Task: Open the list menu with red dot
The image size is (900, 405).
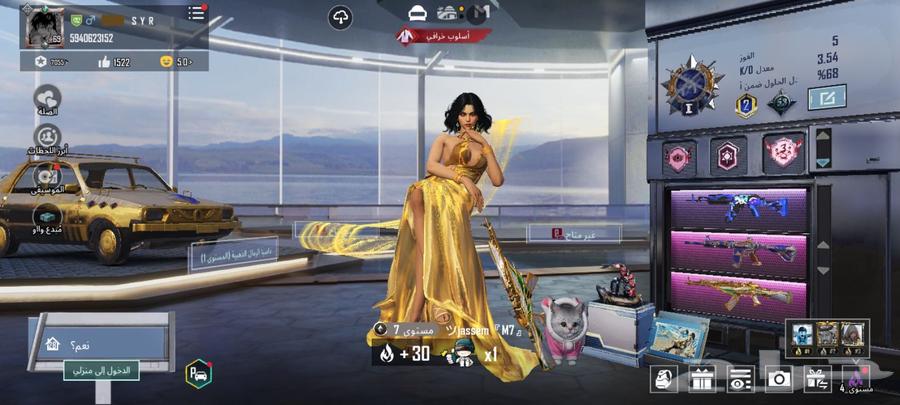Action: [x=196, y=14]
